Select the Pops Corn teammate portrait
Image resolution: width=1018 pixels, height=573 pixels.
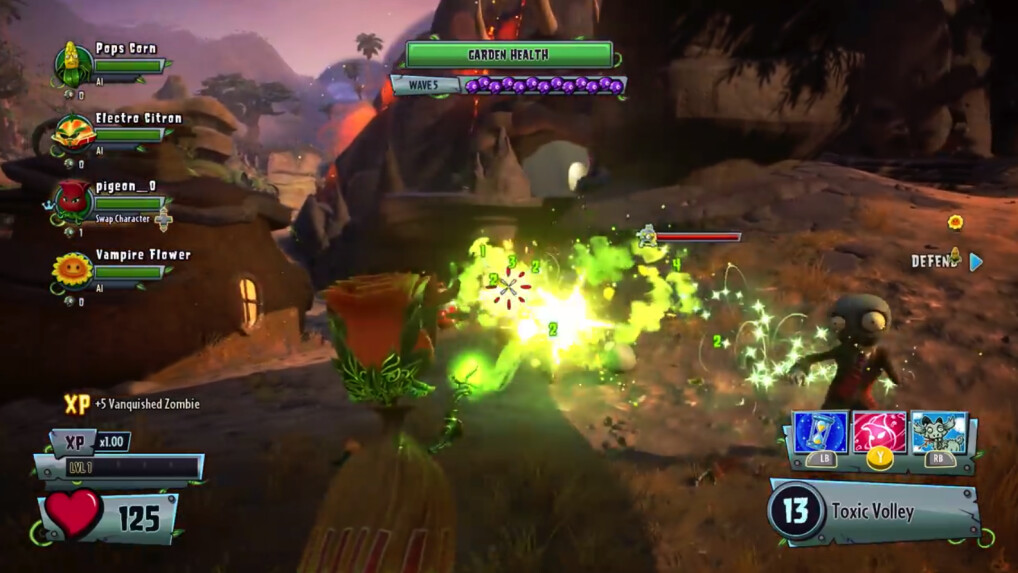73,64
